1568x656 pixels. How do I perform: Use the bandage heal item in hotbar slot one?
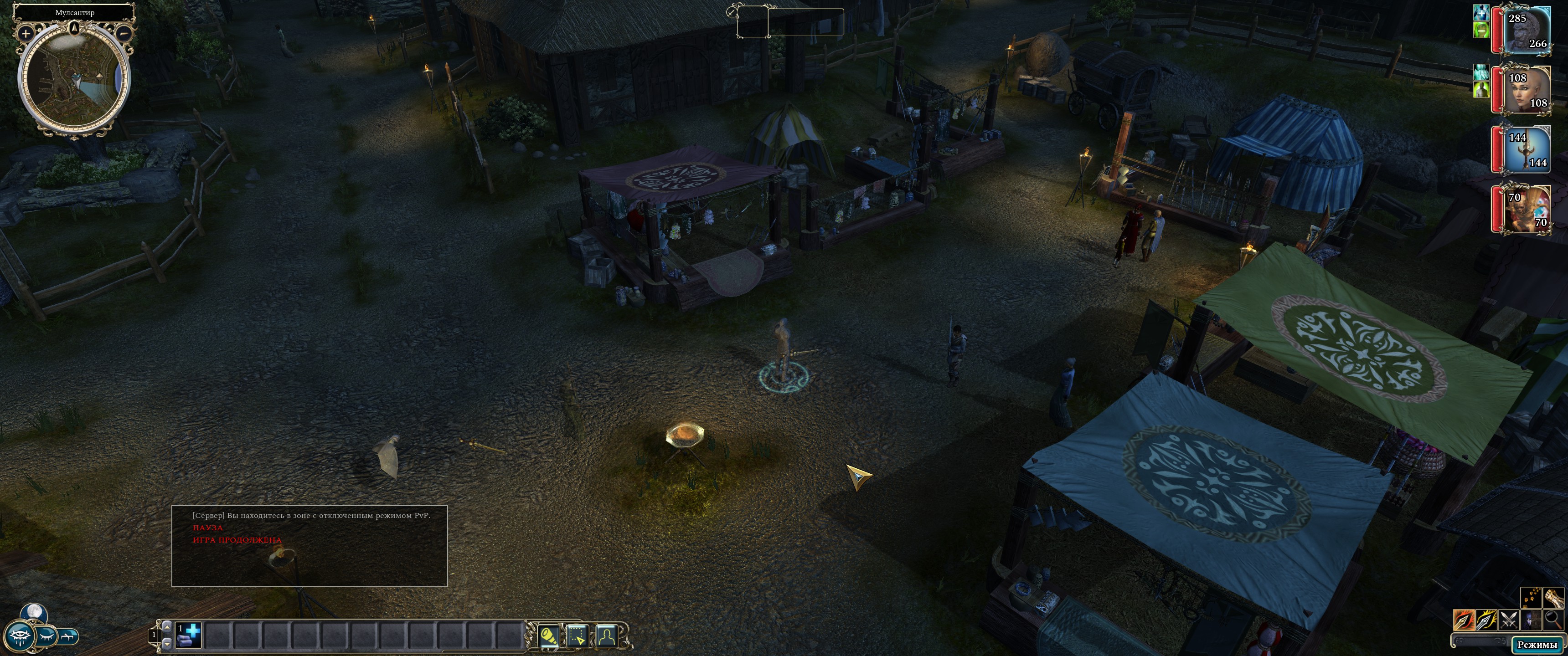(189, 635)
